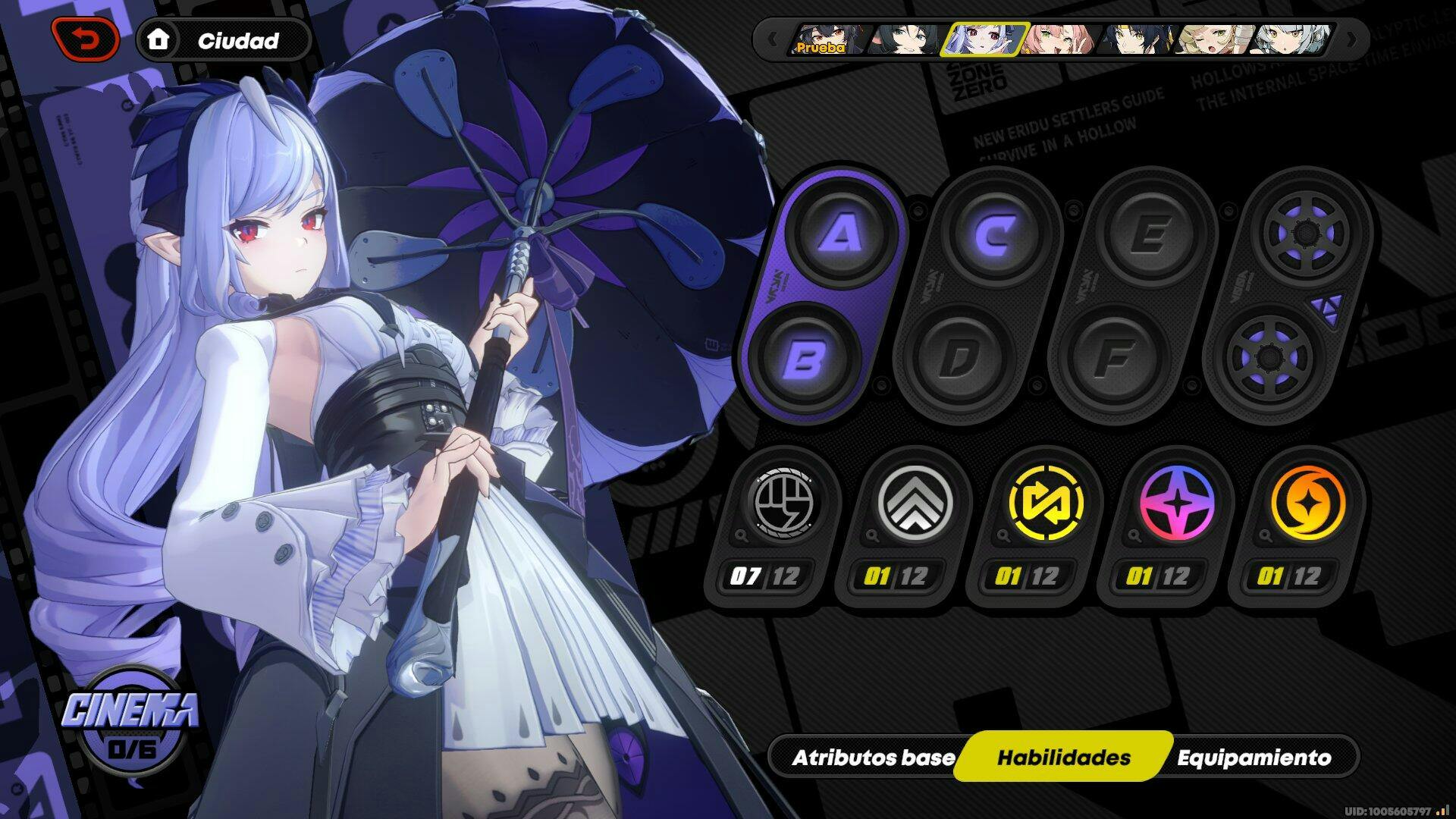Open the pink star special attack skill

(1176, 504)
